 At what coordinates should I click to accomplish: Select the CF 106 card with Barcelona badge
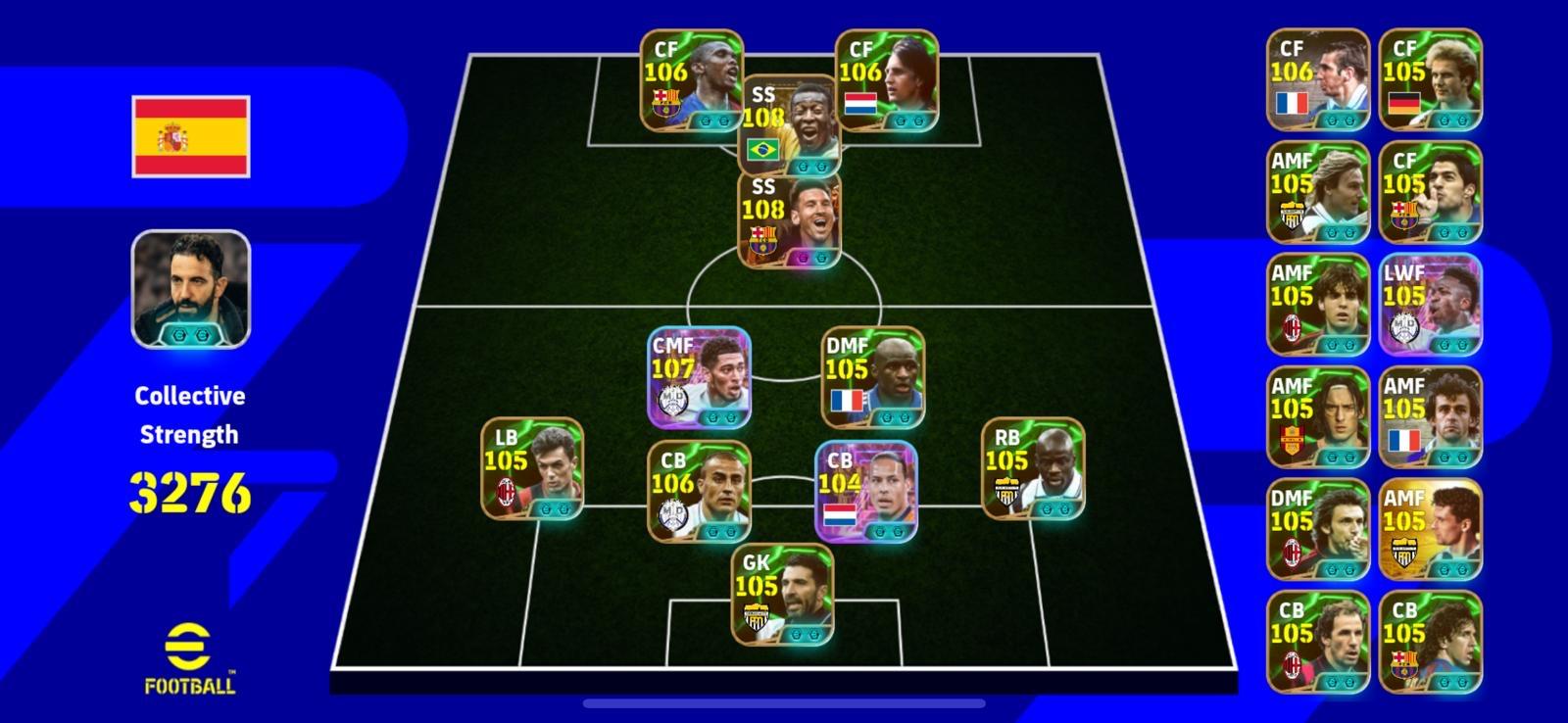[691, 80]
